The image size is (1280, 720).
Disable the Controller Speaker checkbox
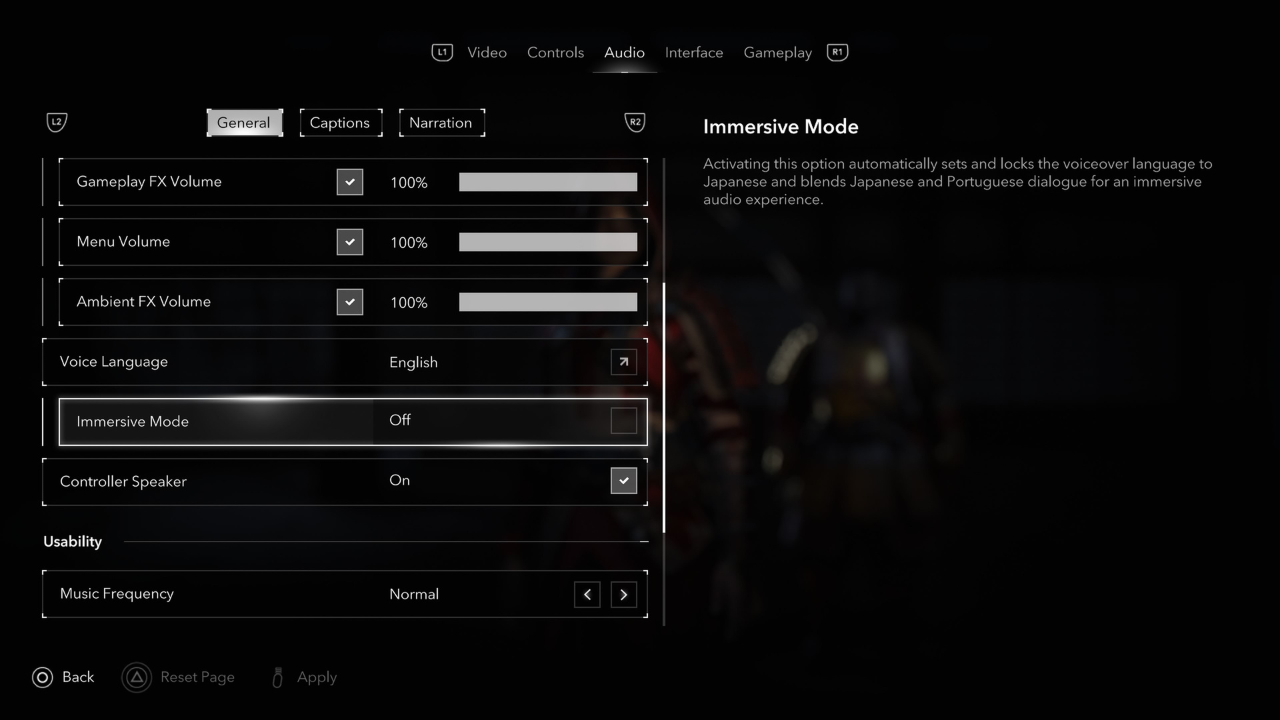coord(624,481)
